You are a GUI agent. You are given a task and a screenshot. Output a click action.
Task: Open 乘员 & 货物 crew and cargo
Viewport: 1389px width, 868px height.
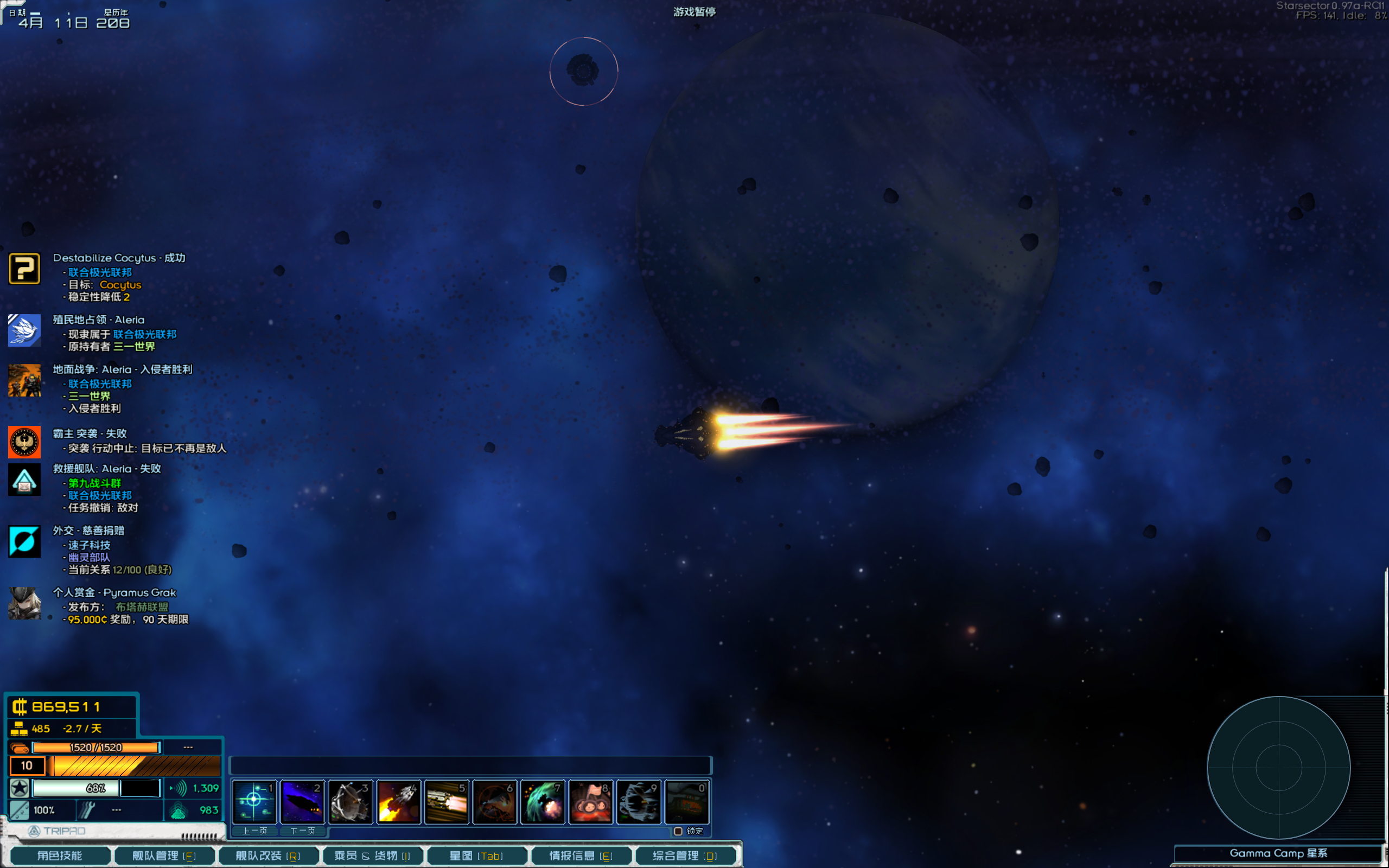pyautogui.click(x=373, y=856)
